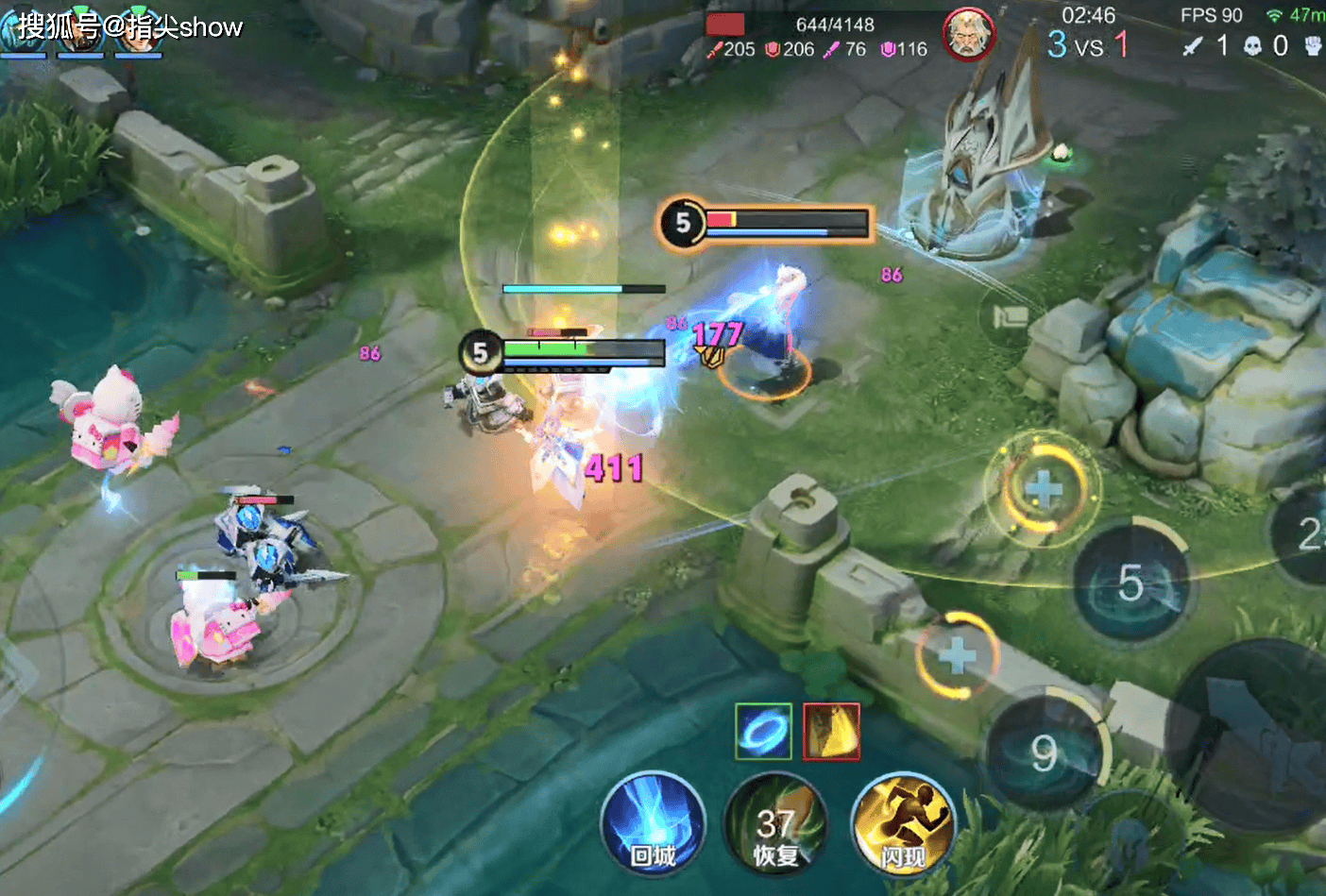Buy the suggested blue ring item

point(763,732)
